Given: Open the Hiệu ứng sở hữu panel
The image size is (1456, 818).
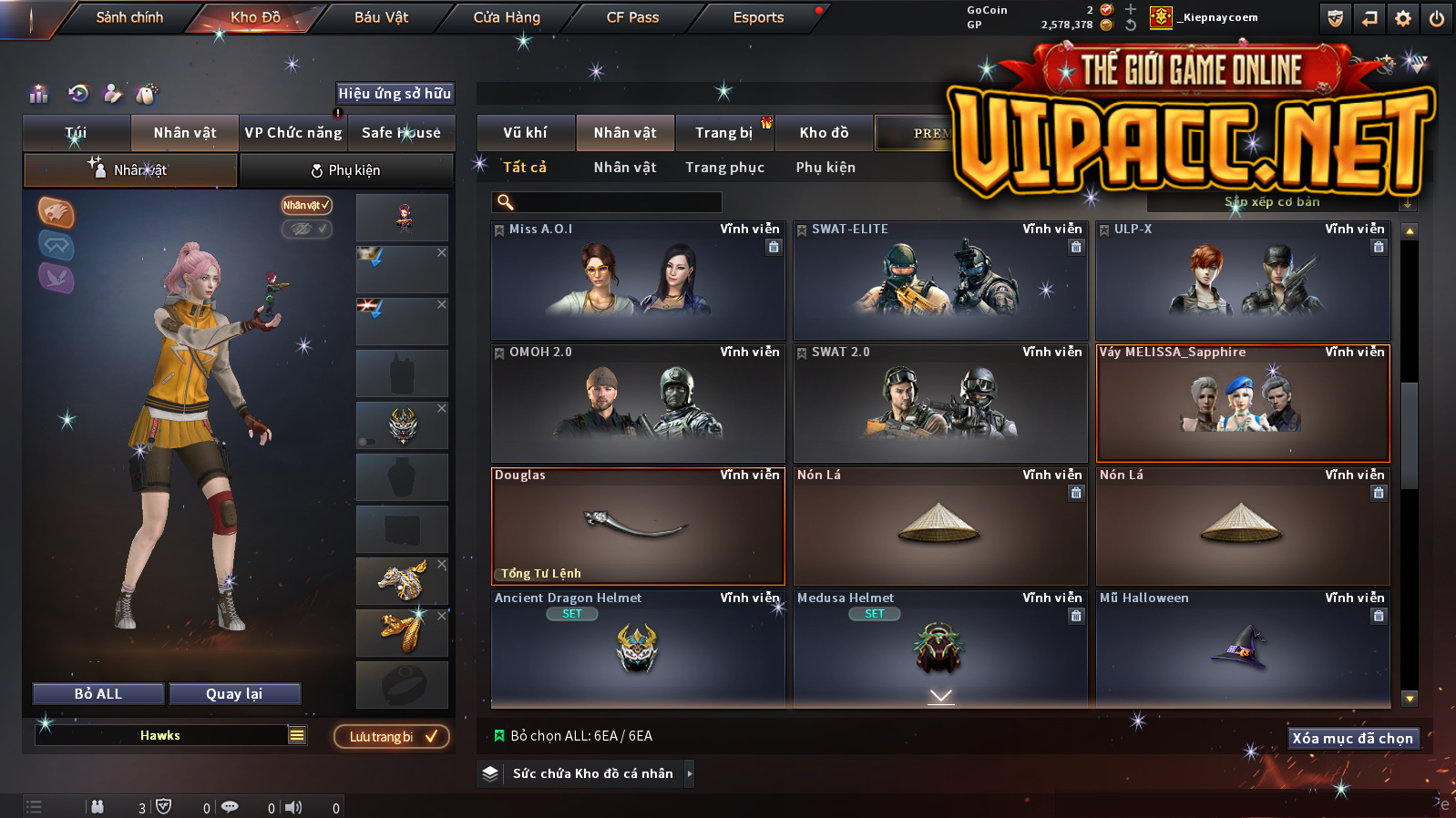Looking at the screenshot, I should pos(395,94).
